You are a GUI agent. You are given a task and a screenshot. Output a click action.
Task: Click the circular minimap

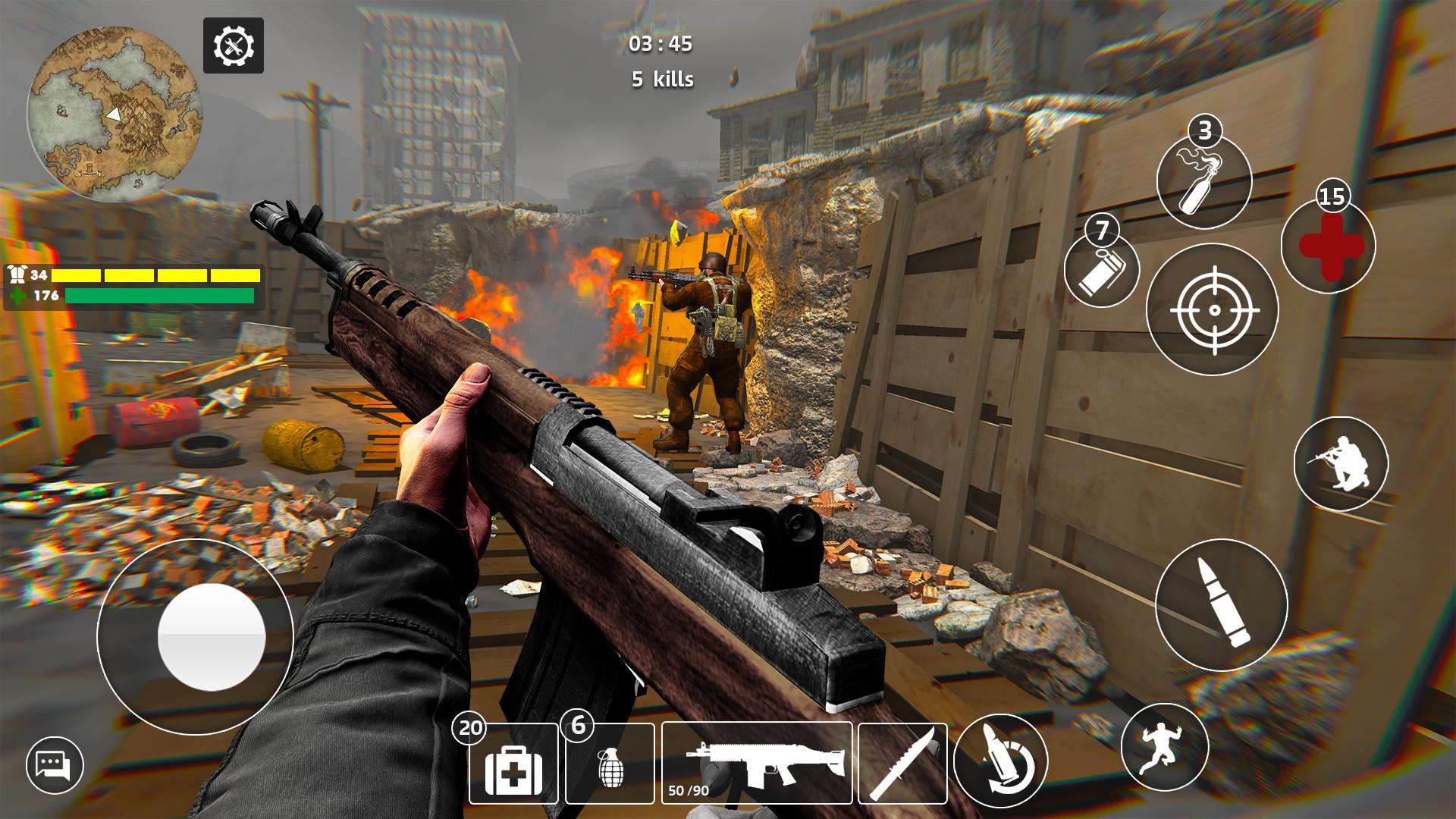[115, 115]
